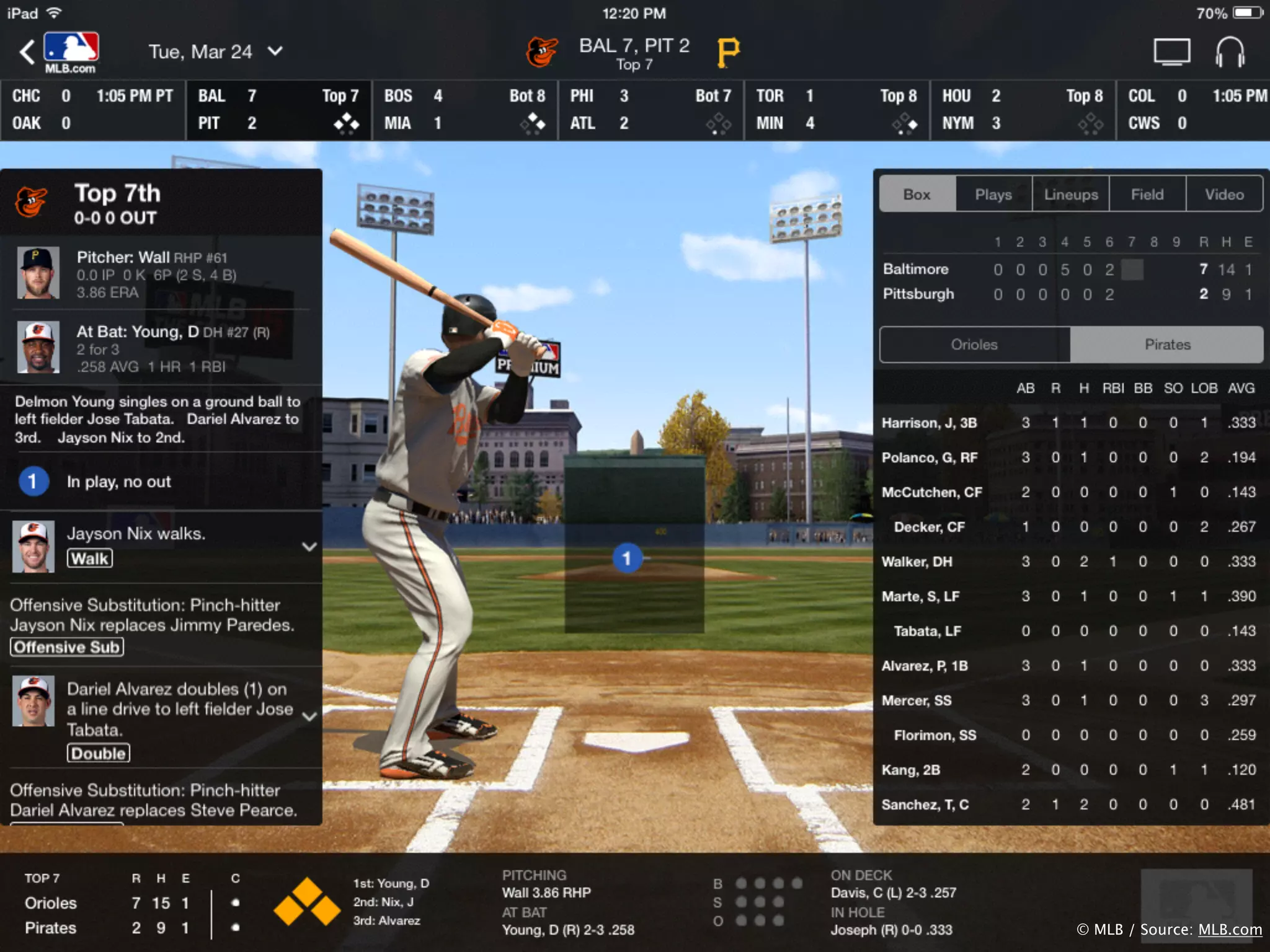Tap the headphones audio icon
This screenshot has height=952, width=1270.
point(1230,52)
